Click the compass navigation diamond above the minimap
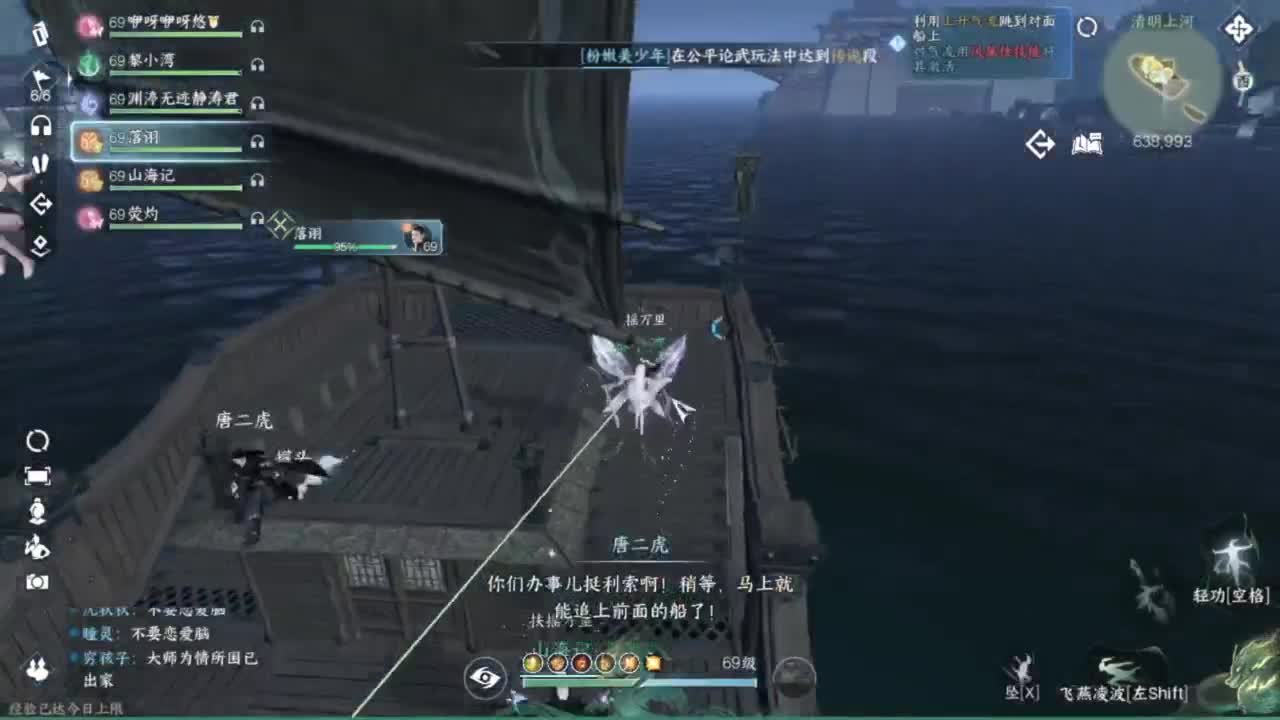The image size is (1280, 720). 1239,28
